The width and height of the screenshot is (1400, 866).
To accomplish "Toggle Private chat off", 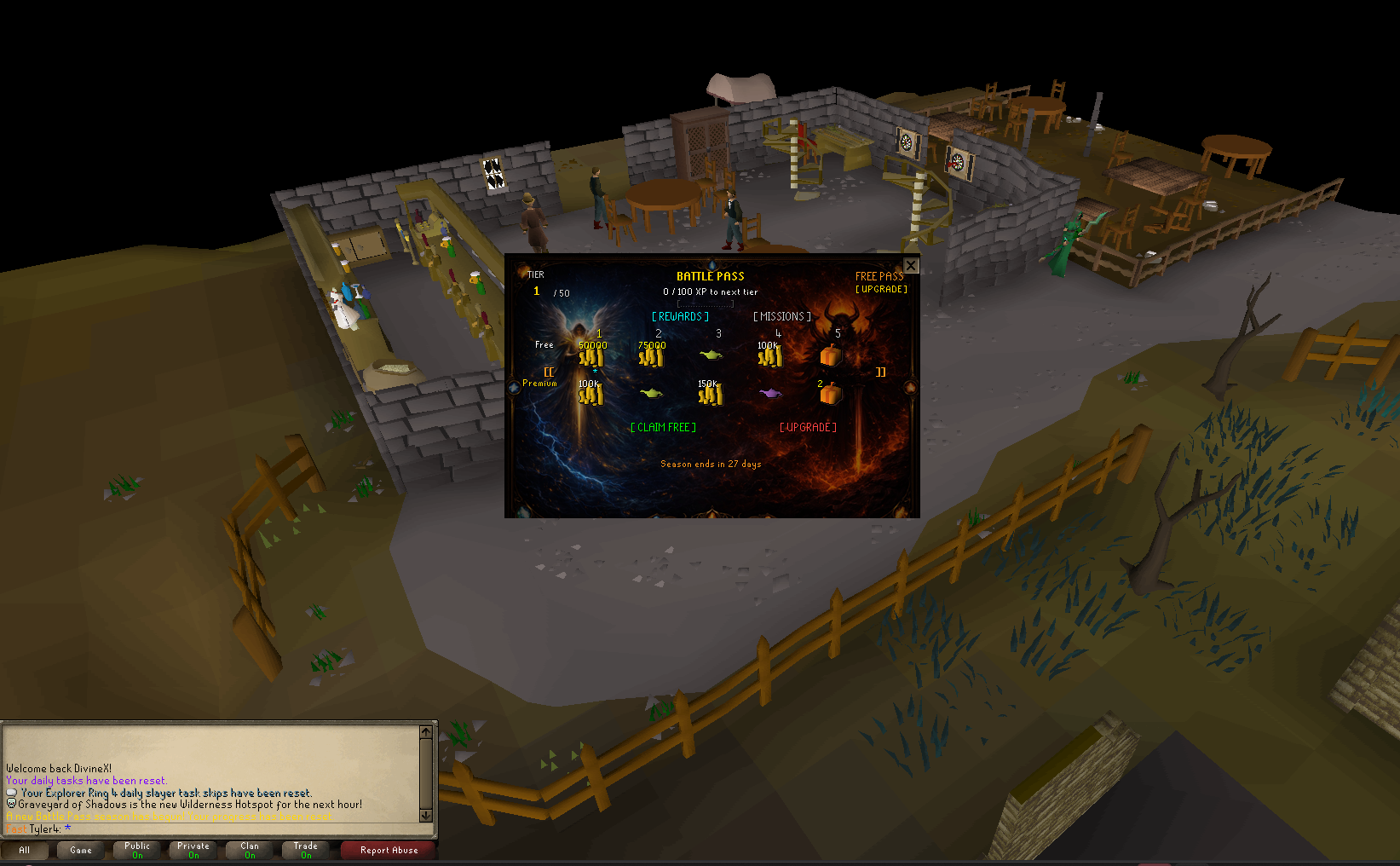I will coord(192,849).
